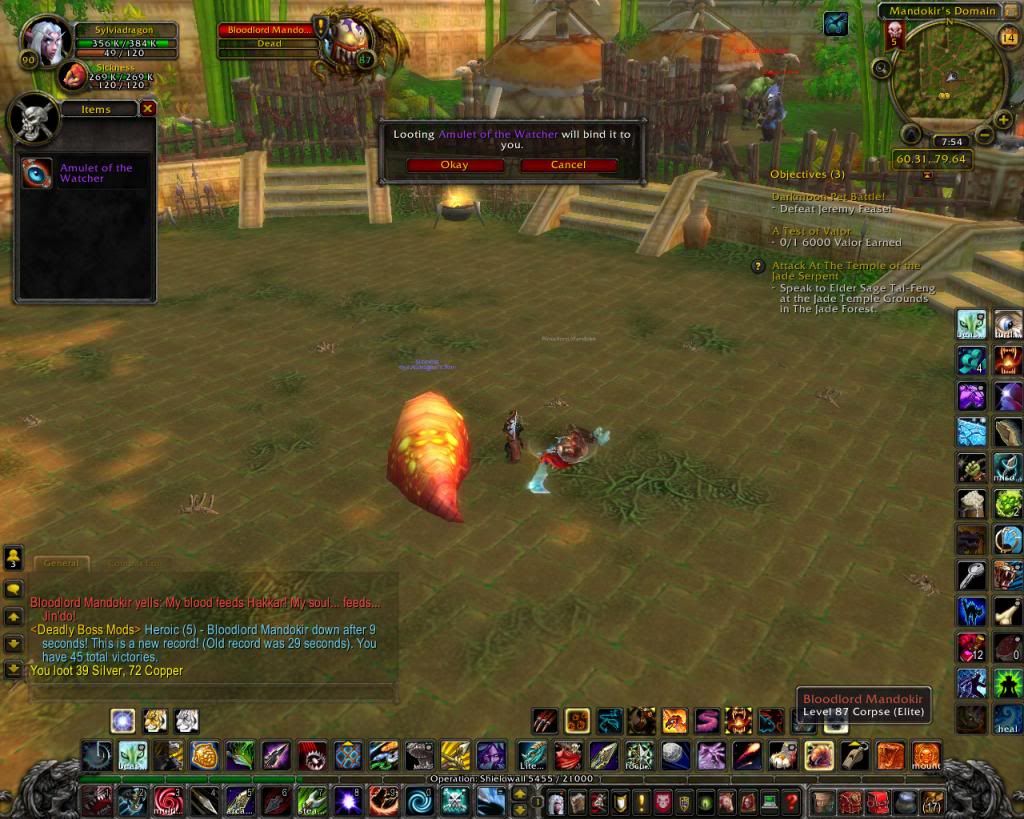This screenshot has height=819, width=1024.
Task: Click the circular minimap
Action: [x=947, y=78]
